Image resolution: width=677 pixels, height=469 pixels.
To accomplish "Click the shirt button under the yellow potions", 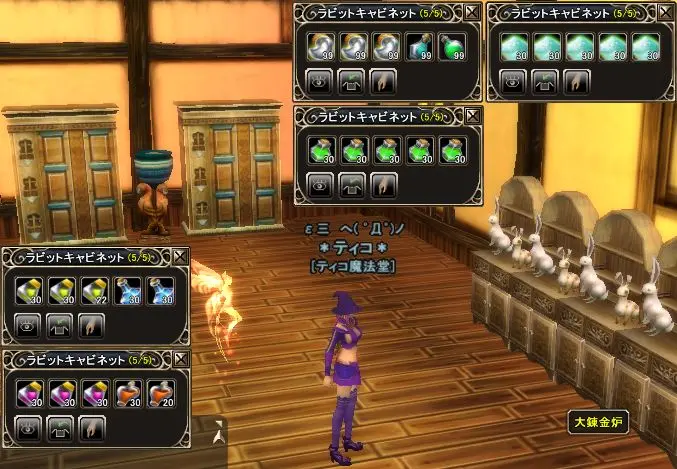I will tap(60, 325).
